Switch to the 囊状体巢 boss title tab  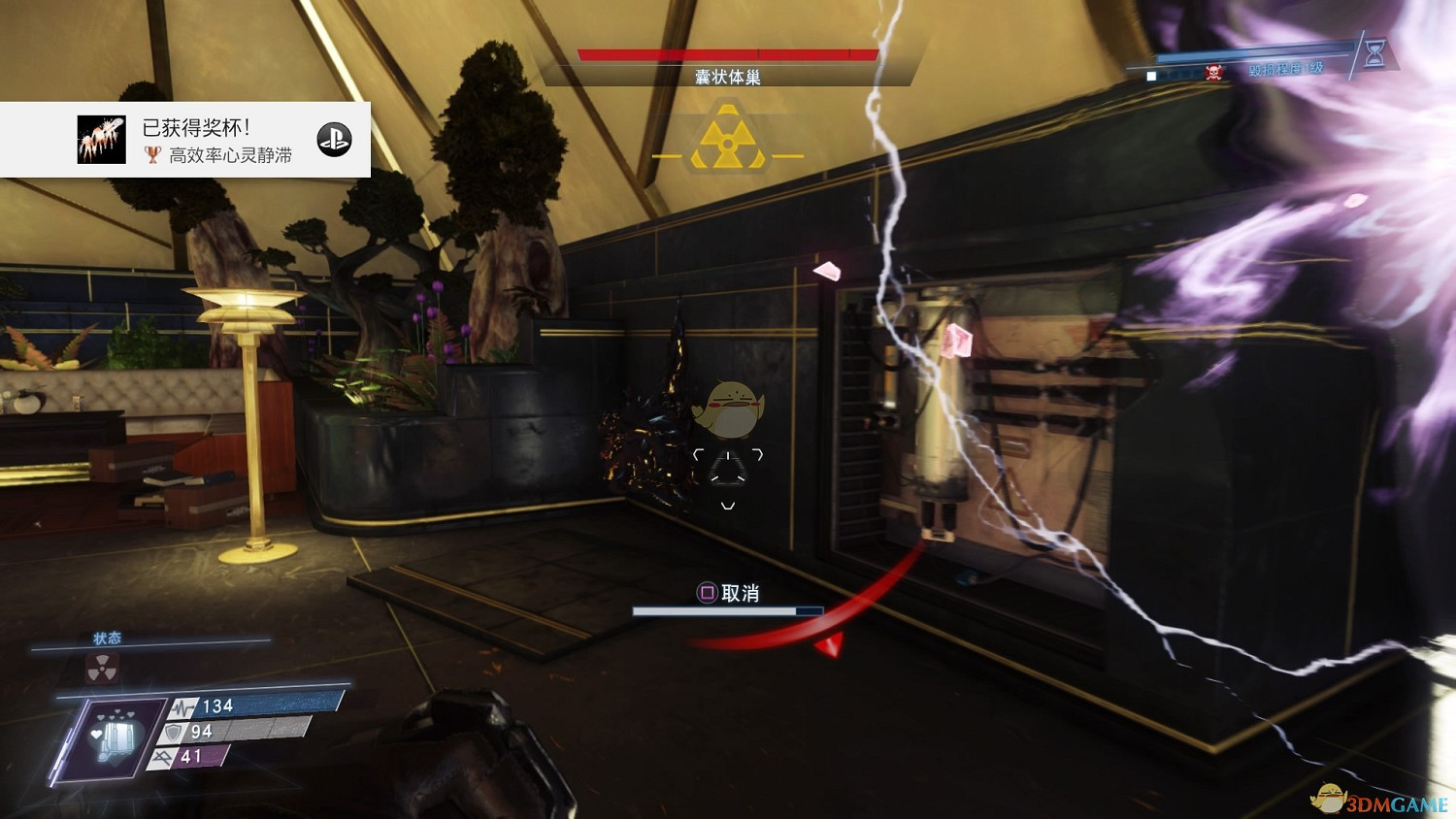pos(726,75)
